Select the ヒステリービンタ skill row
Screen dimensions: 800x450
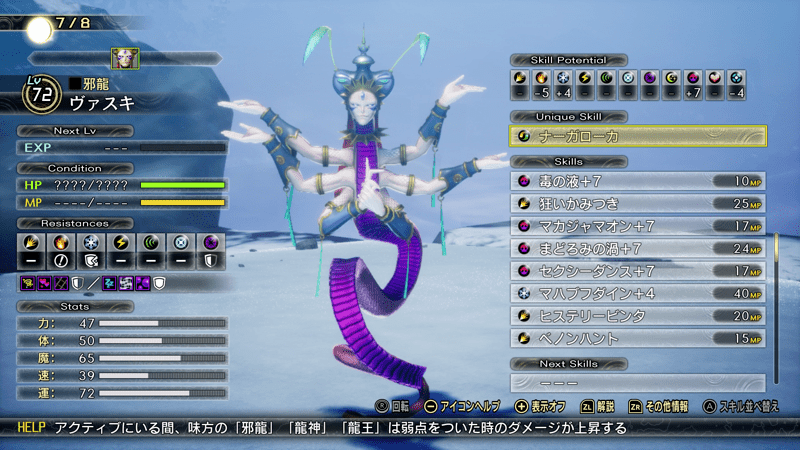coord(638,316)
